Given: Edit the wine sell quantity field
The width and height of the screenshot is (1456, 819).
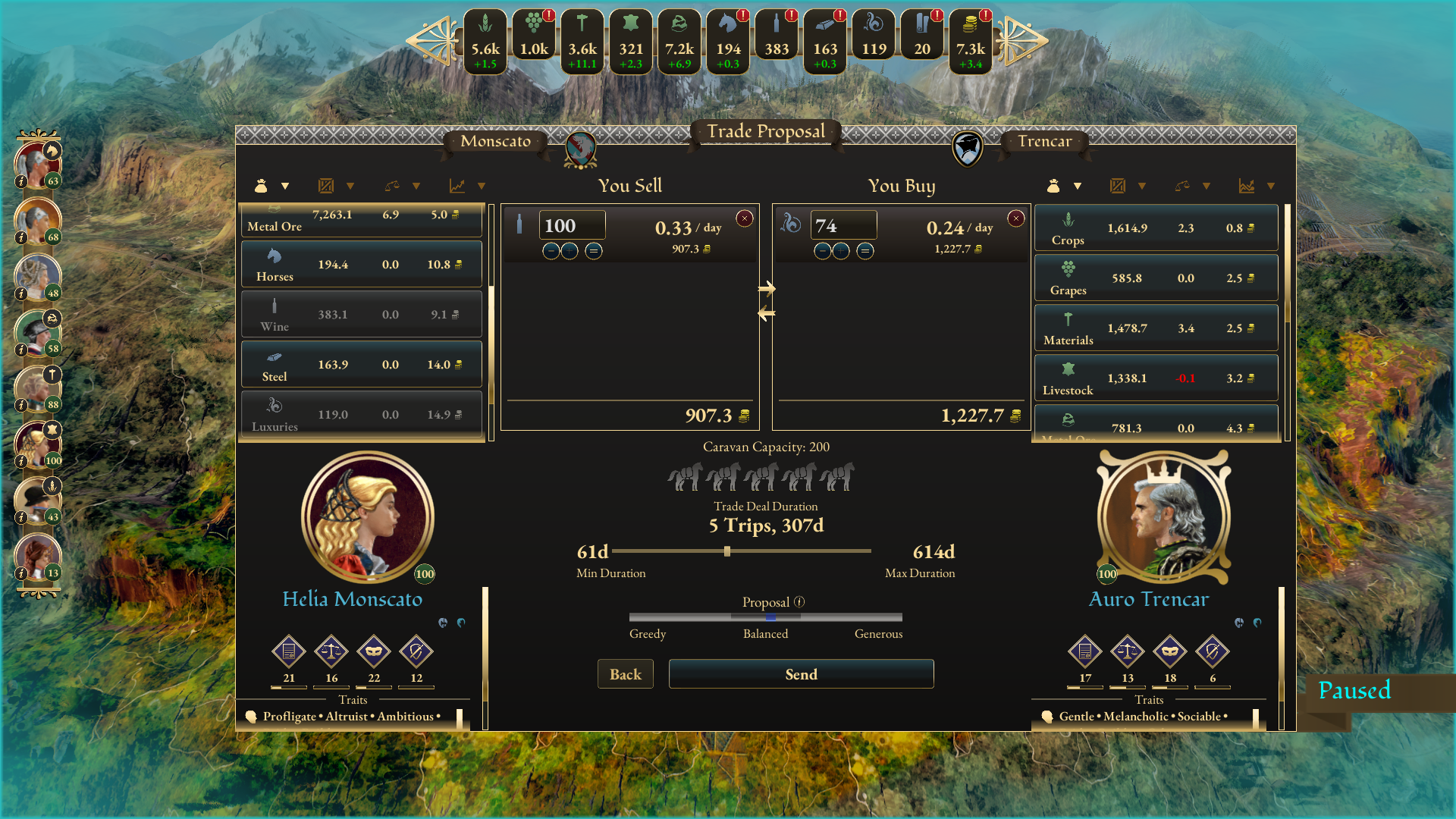Looking at the screenshot, I should 572,226.
